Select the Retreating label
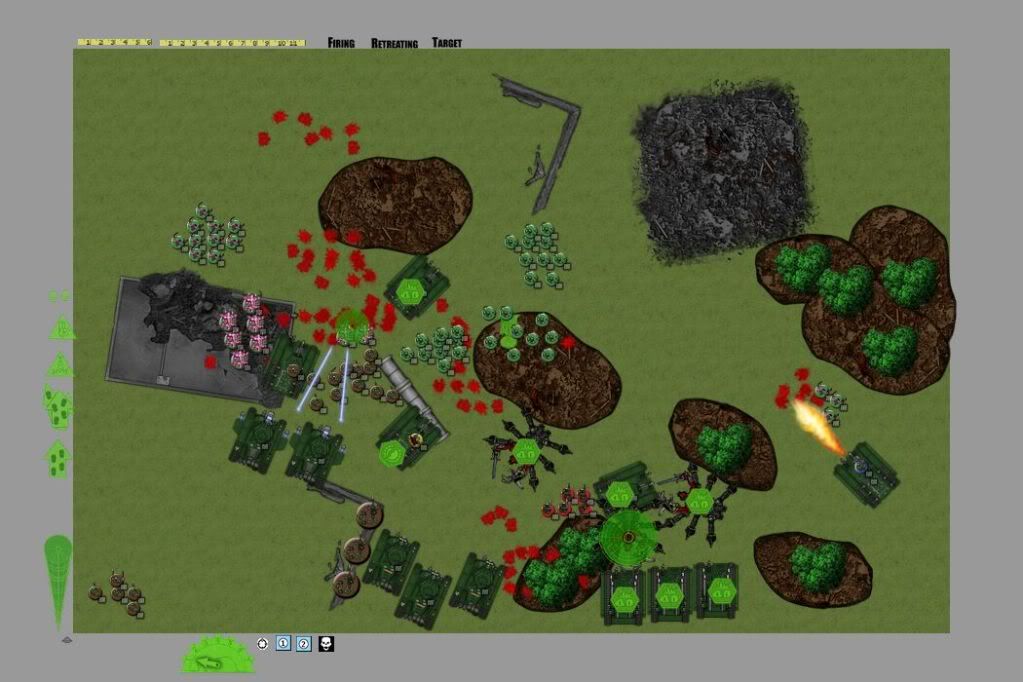Image resolution: width=1023 pixels, height=682 pixels. click(394, 43)
